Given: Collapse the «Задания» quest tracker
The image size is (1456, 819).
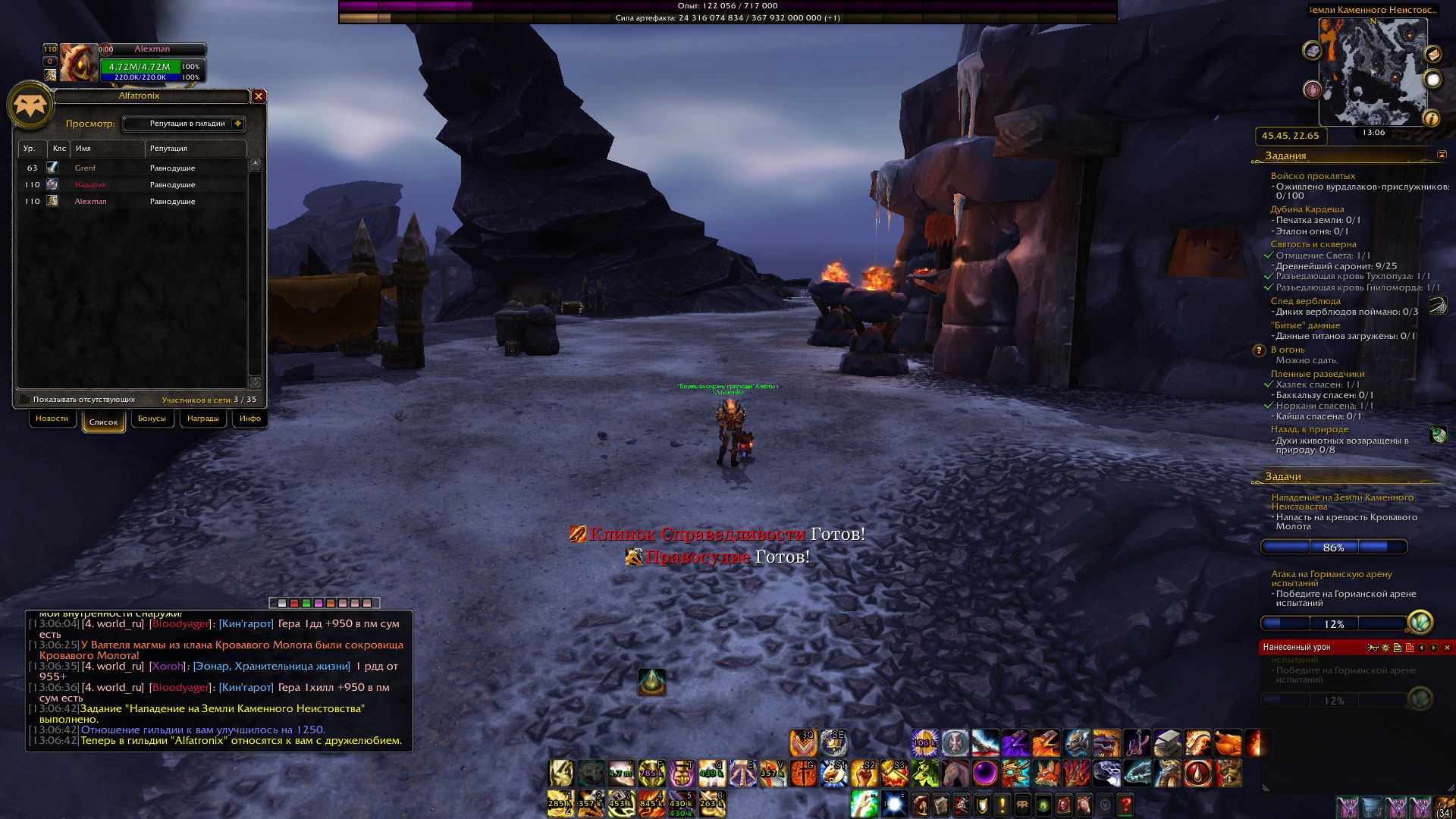Looking at the screenshot, I should tap(1442, 155).
